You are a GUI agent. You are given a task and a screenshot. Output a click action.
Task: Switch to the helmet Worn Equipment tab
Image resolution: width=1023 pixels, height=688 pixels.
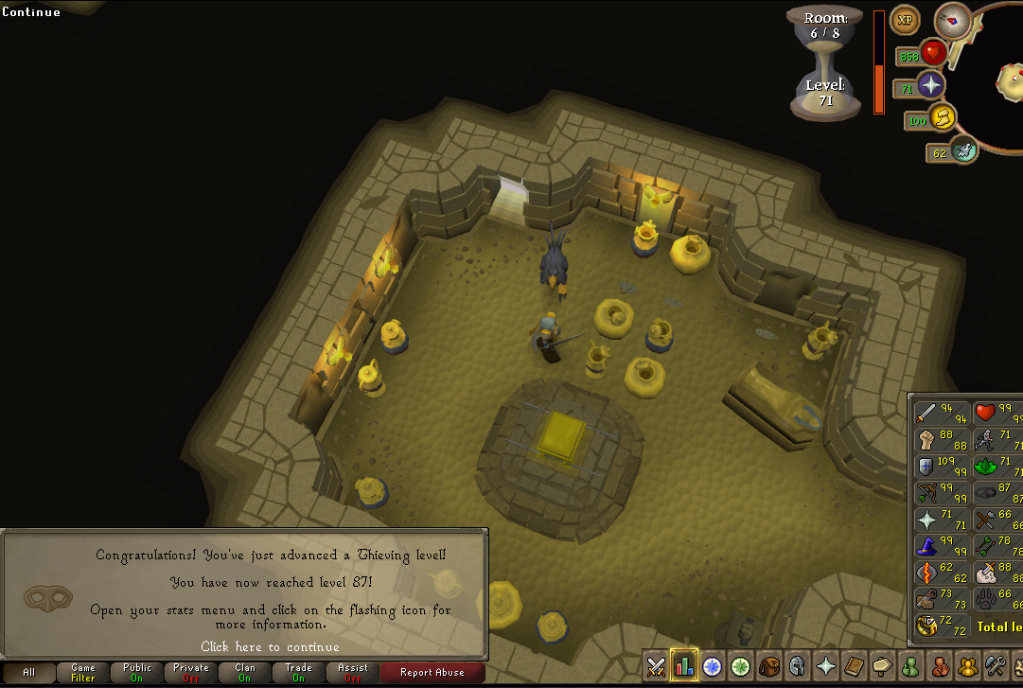click(x=797, y=666)
